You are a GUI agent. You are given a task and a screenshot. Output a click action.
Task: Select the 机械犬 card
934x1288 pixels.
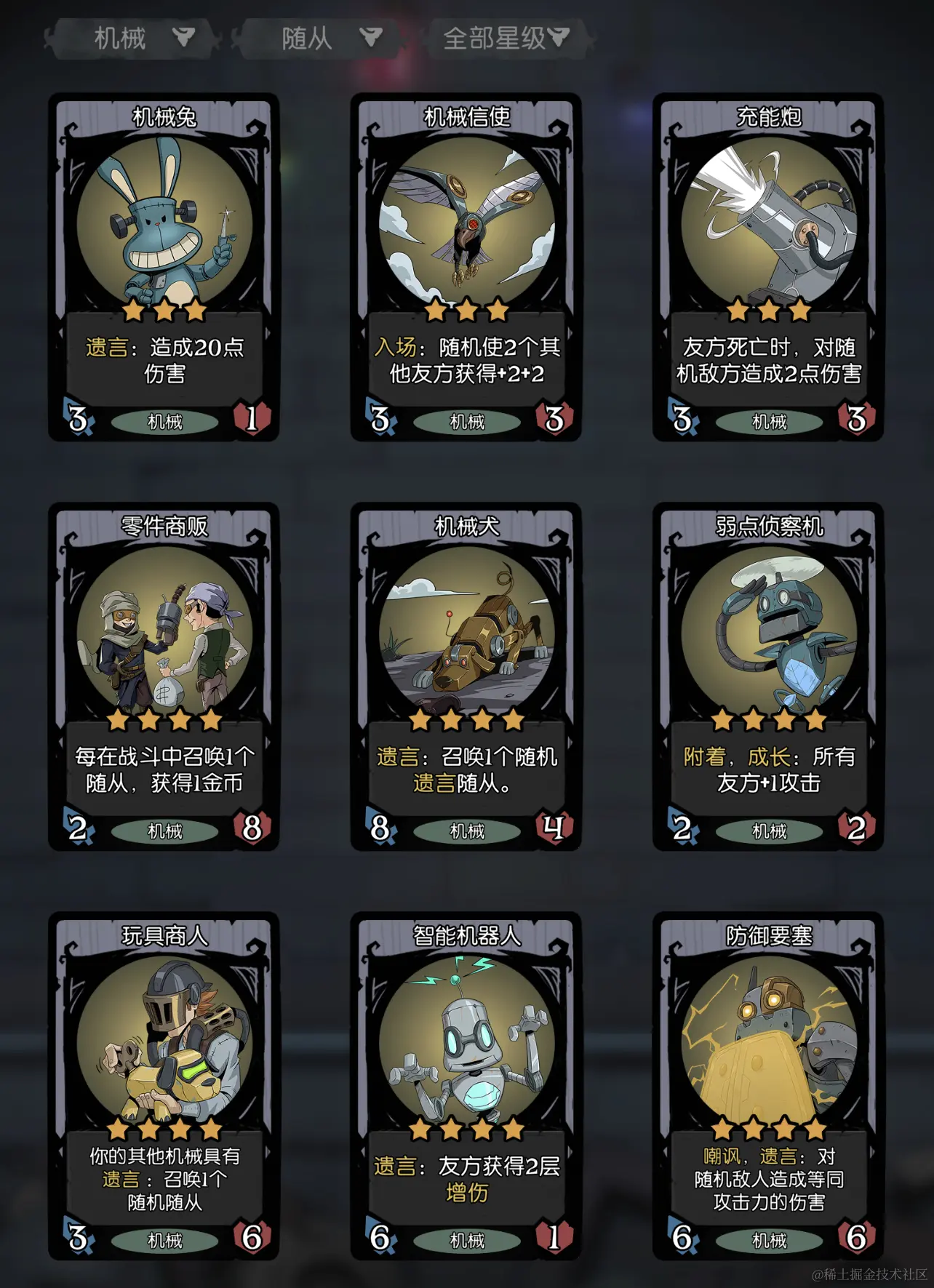466,676
